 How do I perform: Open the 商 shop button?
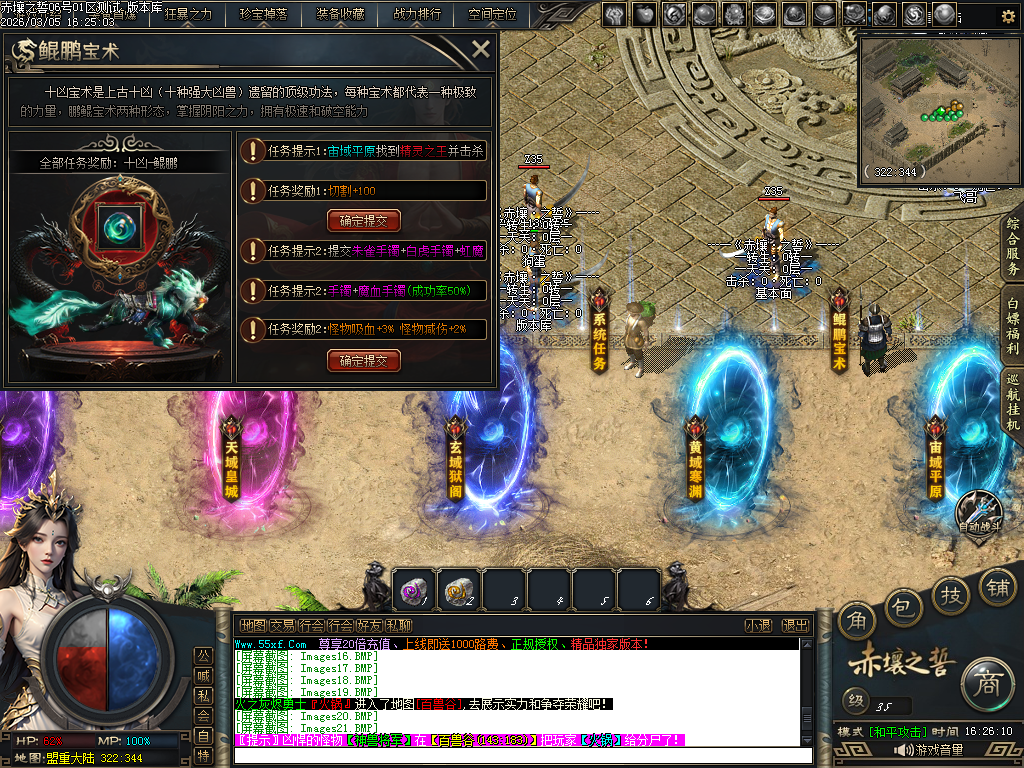(987, 684)
